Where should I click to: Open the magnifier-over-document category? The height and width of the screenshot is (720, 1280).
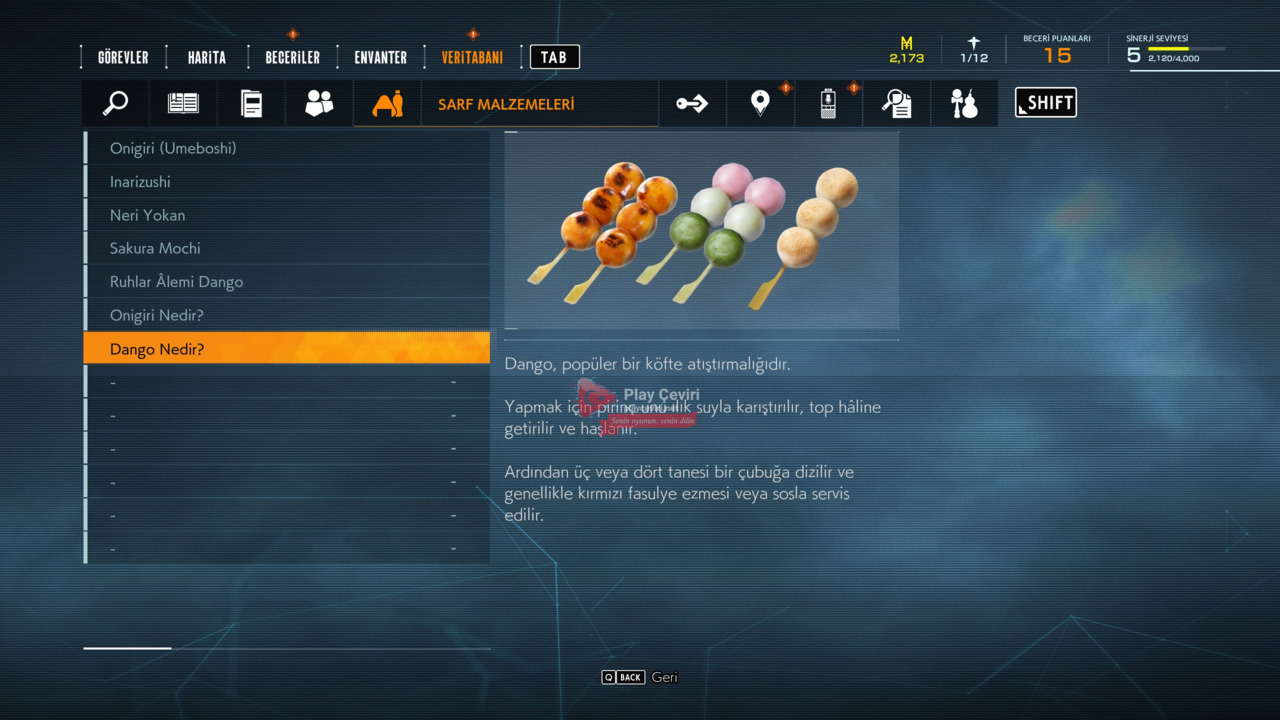click(896, 103)
